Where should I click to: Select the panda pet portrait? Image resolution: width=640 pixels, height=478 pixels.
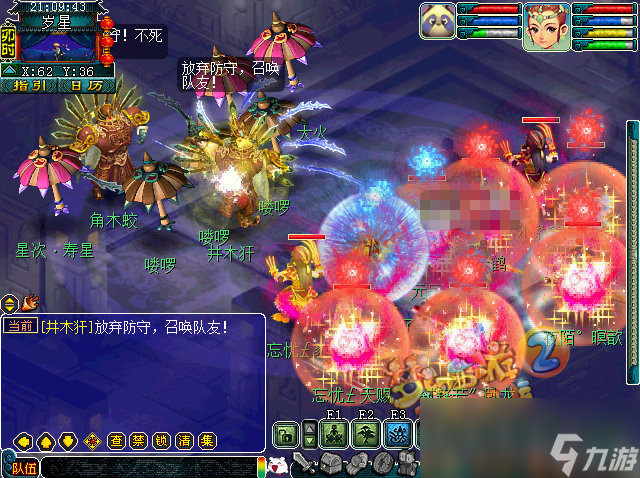pos(436,21)
